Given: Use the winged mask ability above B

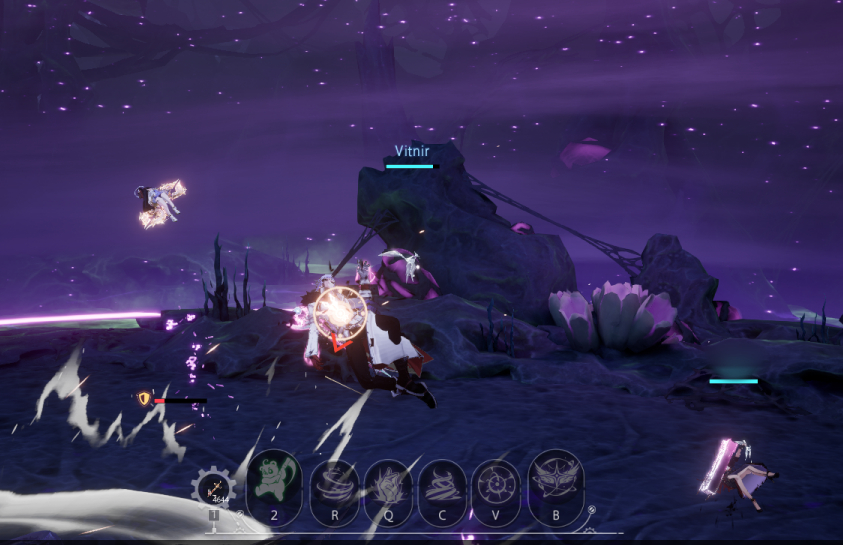Looking at the screenshot, I should (x=555, y=479).
